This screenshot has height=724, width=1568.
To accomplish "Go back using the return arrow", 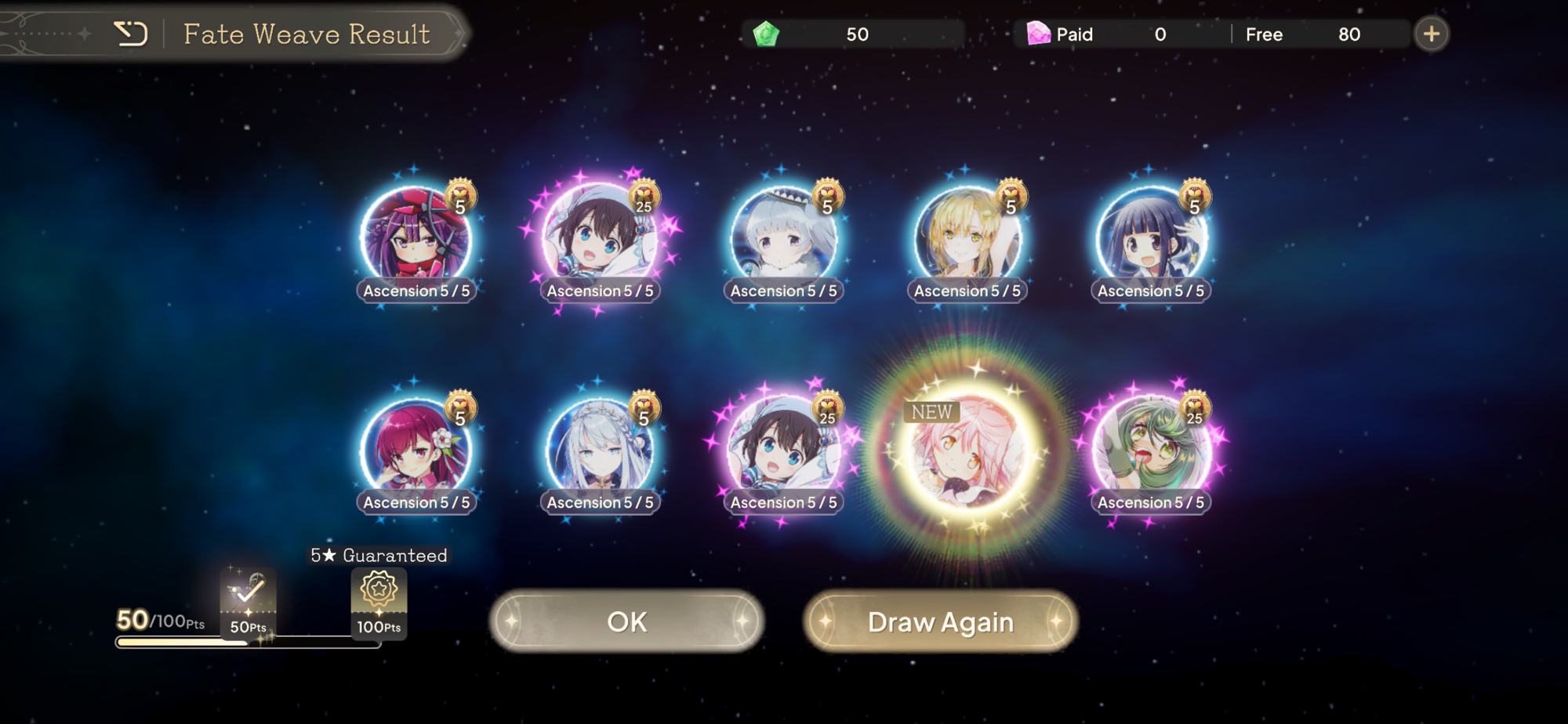I will [131, 34].
